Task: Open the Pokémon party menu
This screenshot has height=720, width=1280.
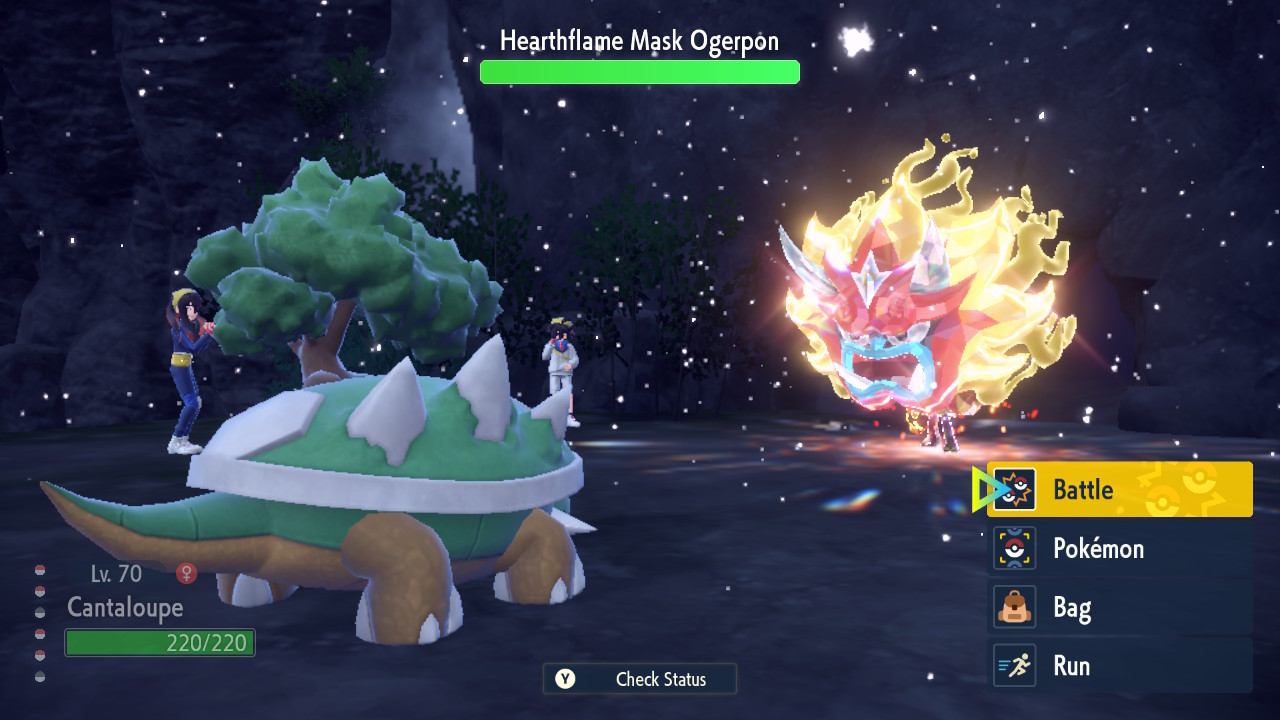Action: point(1120,548)
